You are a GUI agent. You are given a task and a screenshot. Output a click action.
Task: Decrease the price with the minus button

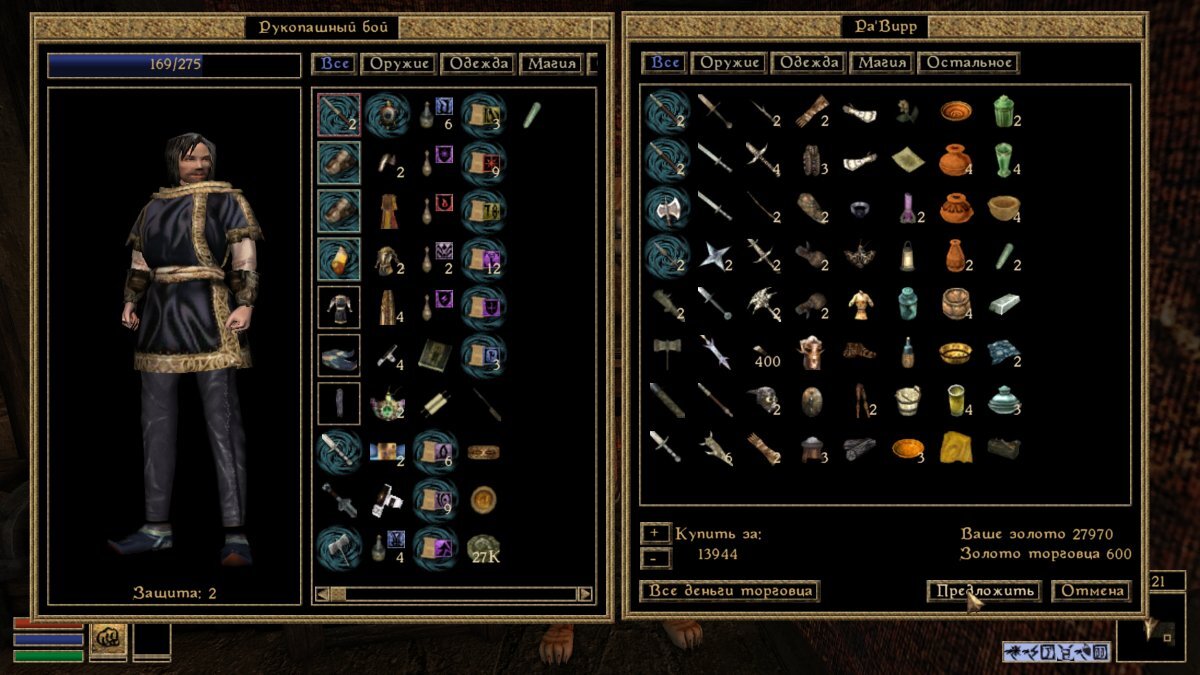click(655, 555)
